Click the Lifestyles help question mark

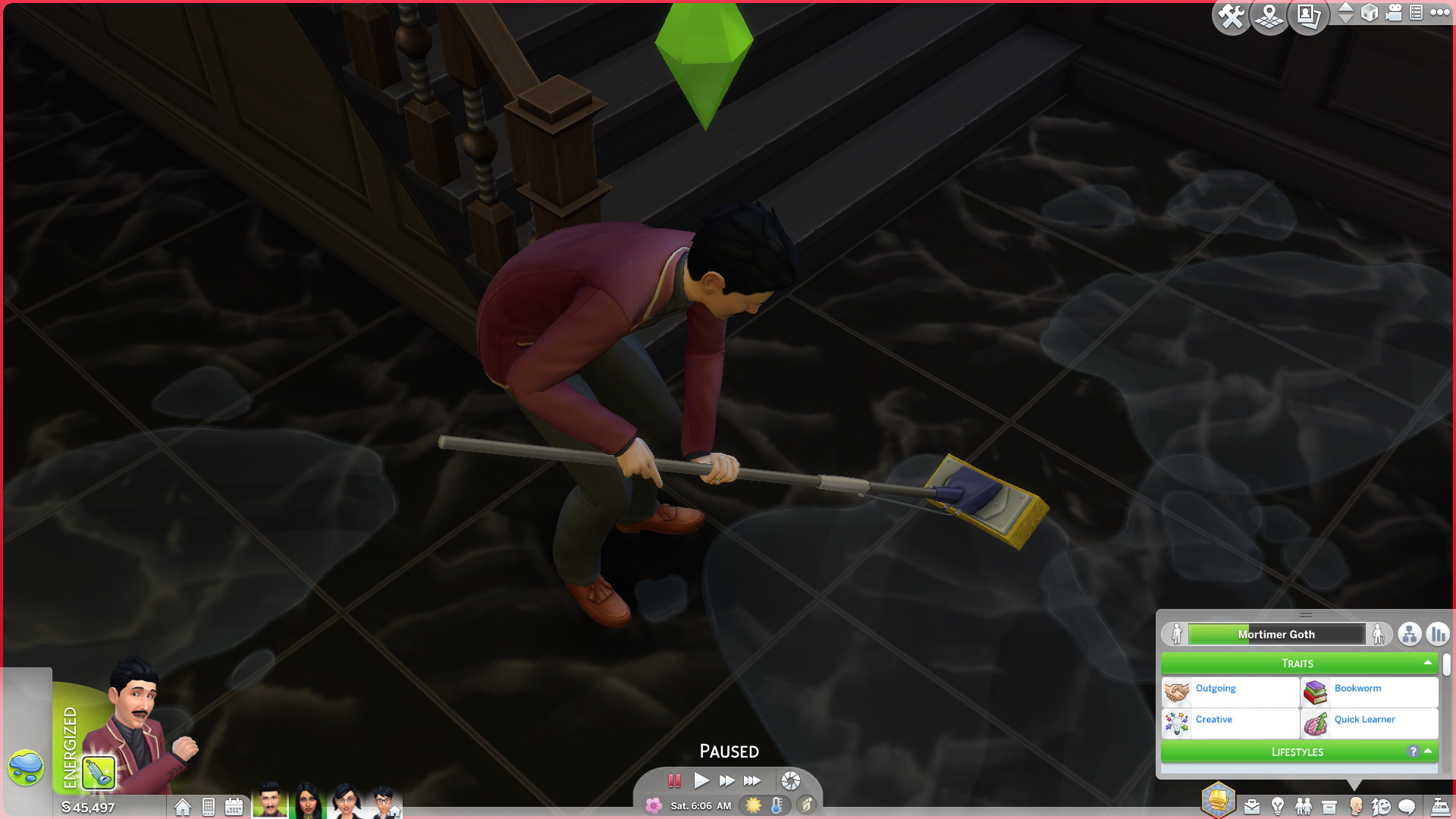pyautogui.click(x=1412, y=752)
